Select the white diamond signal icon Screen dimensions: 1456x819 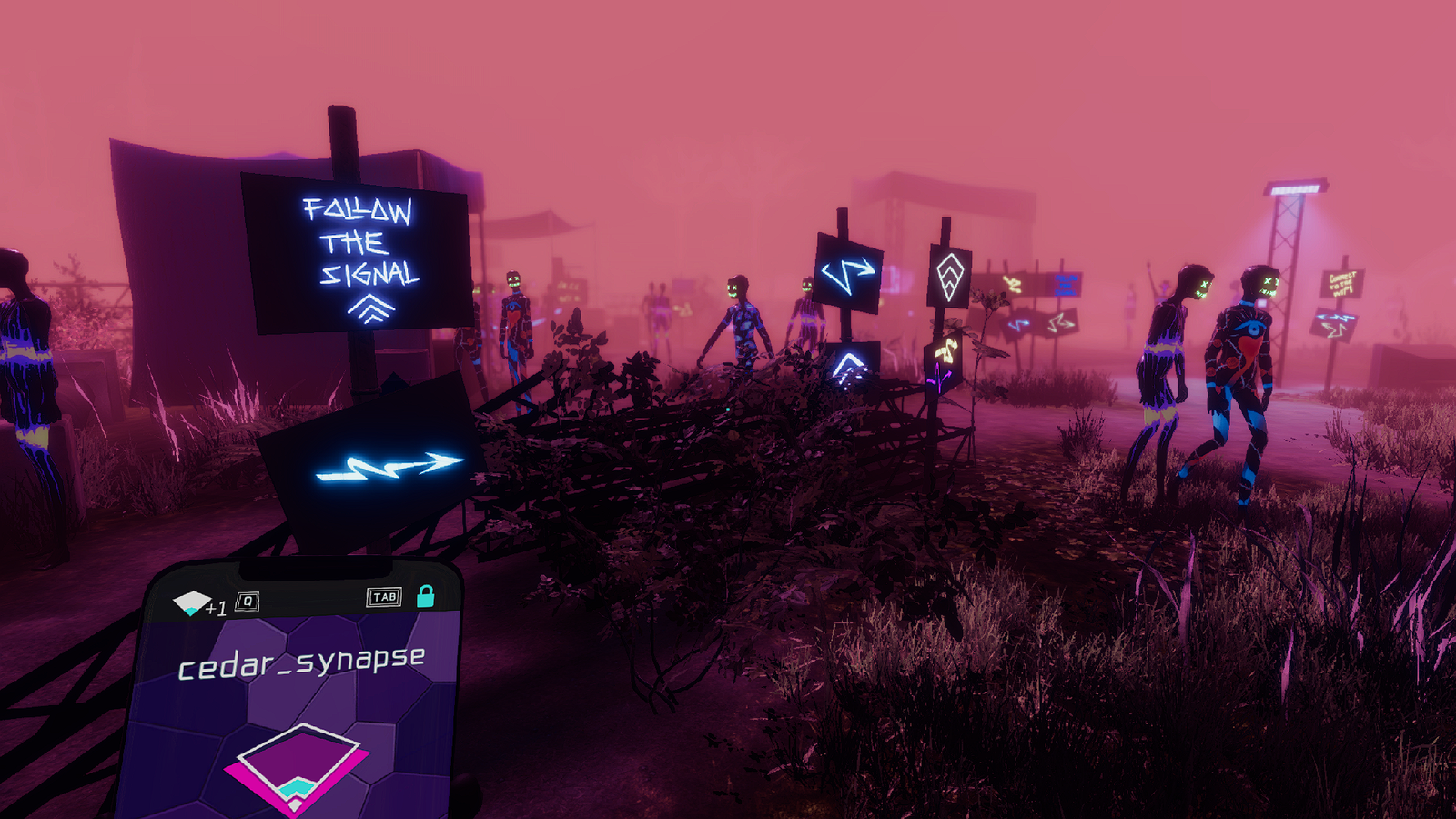pyautogui.click(x=191, y=602)
